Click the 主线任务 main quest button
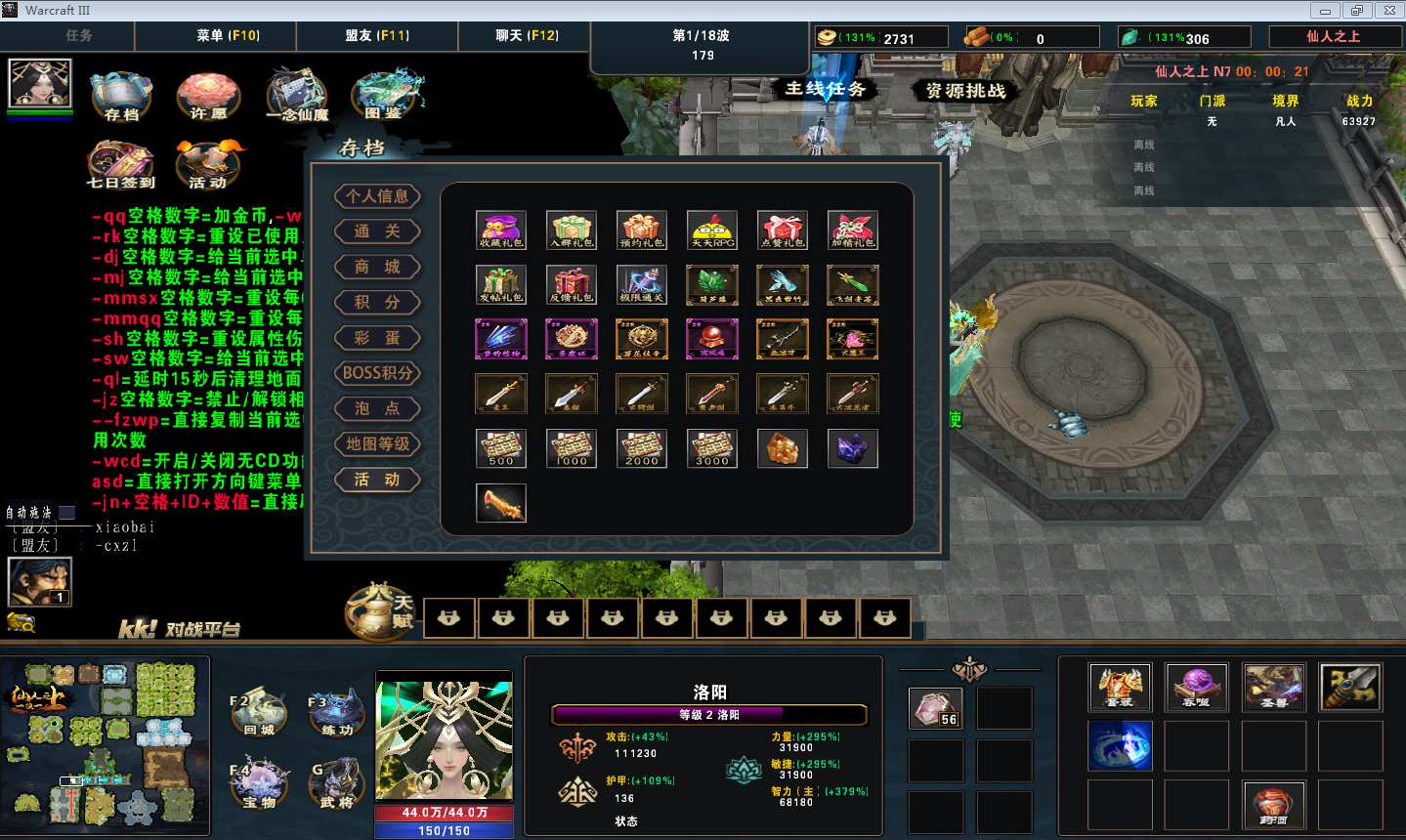Viewport: 1406px width, 840px height. pos(826,89)
